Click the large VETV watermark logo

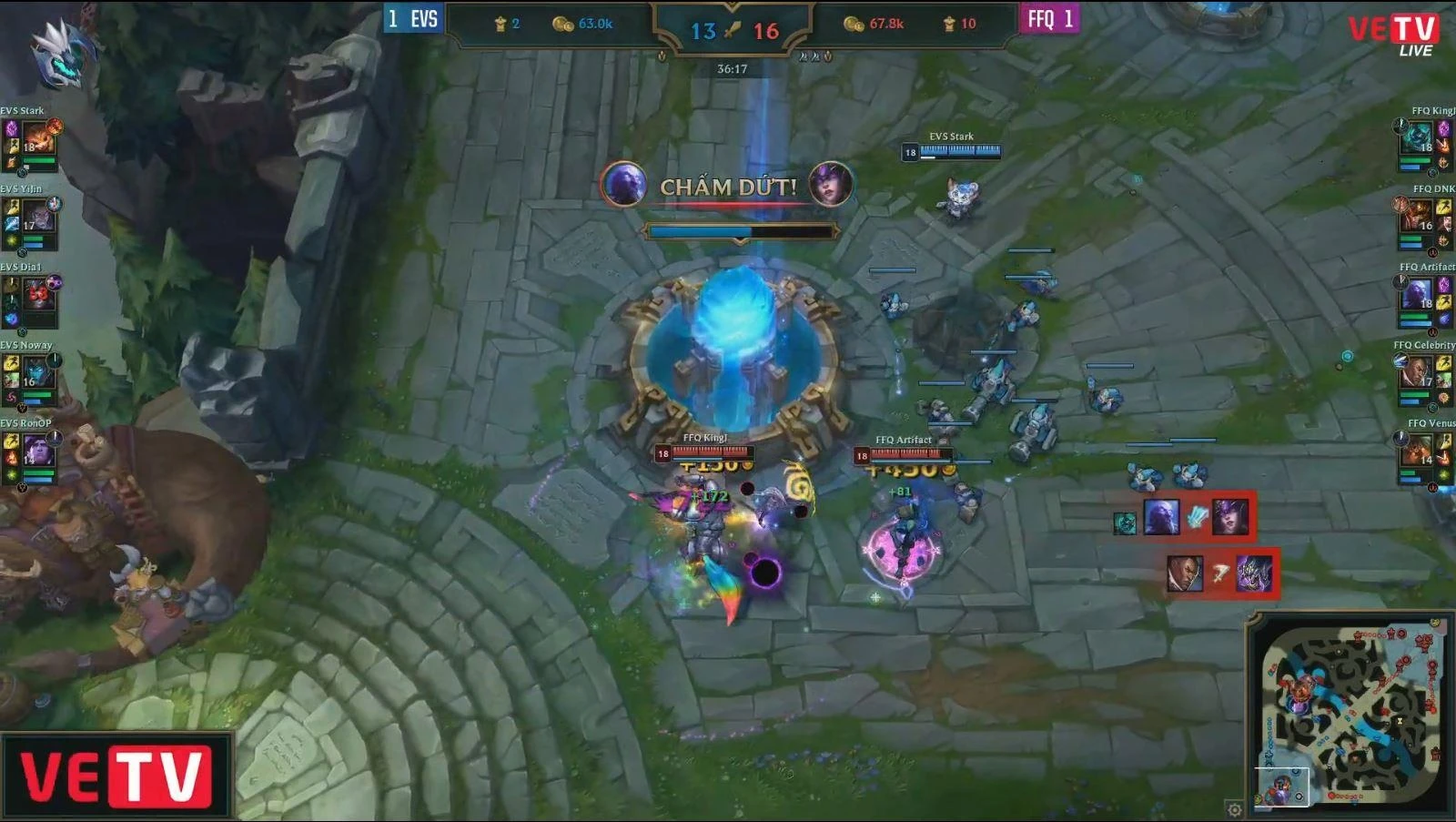pyautogui.click(x=116, y=777)
